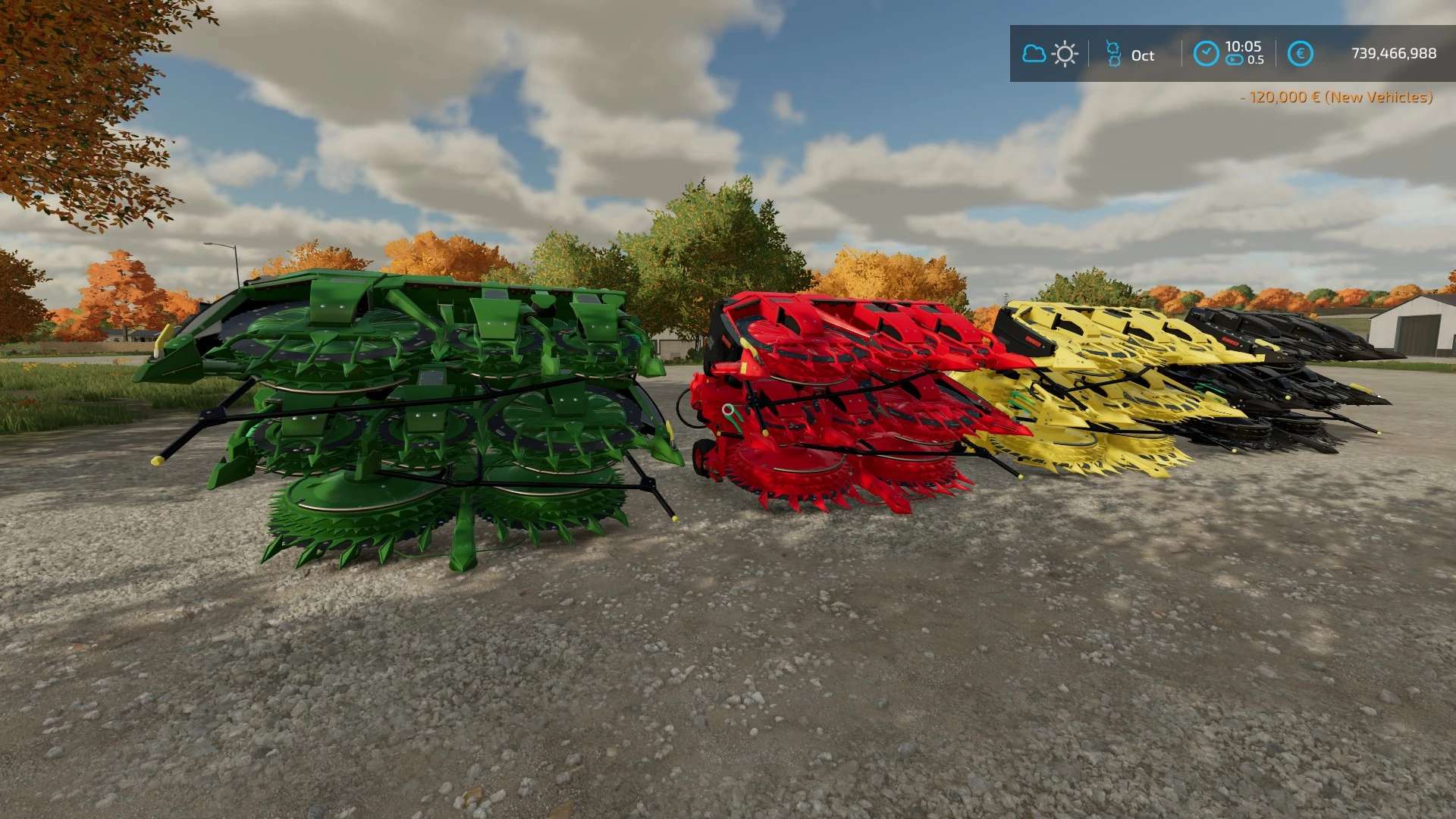Open the euro money balance icon
Viewport: 1456px width, 819px height.
(1300, 54)
